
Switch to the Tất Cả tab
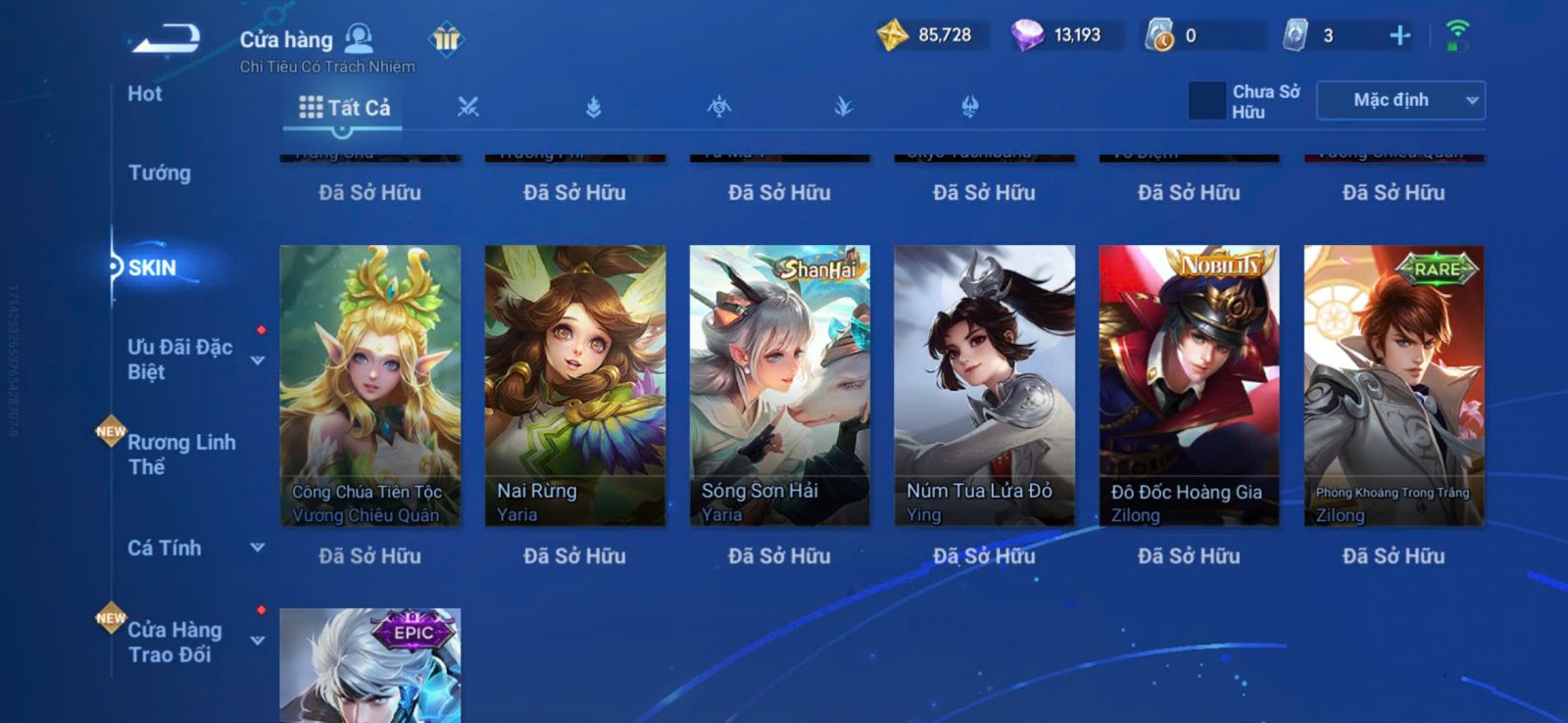(x=344, y=108)
